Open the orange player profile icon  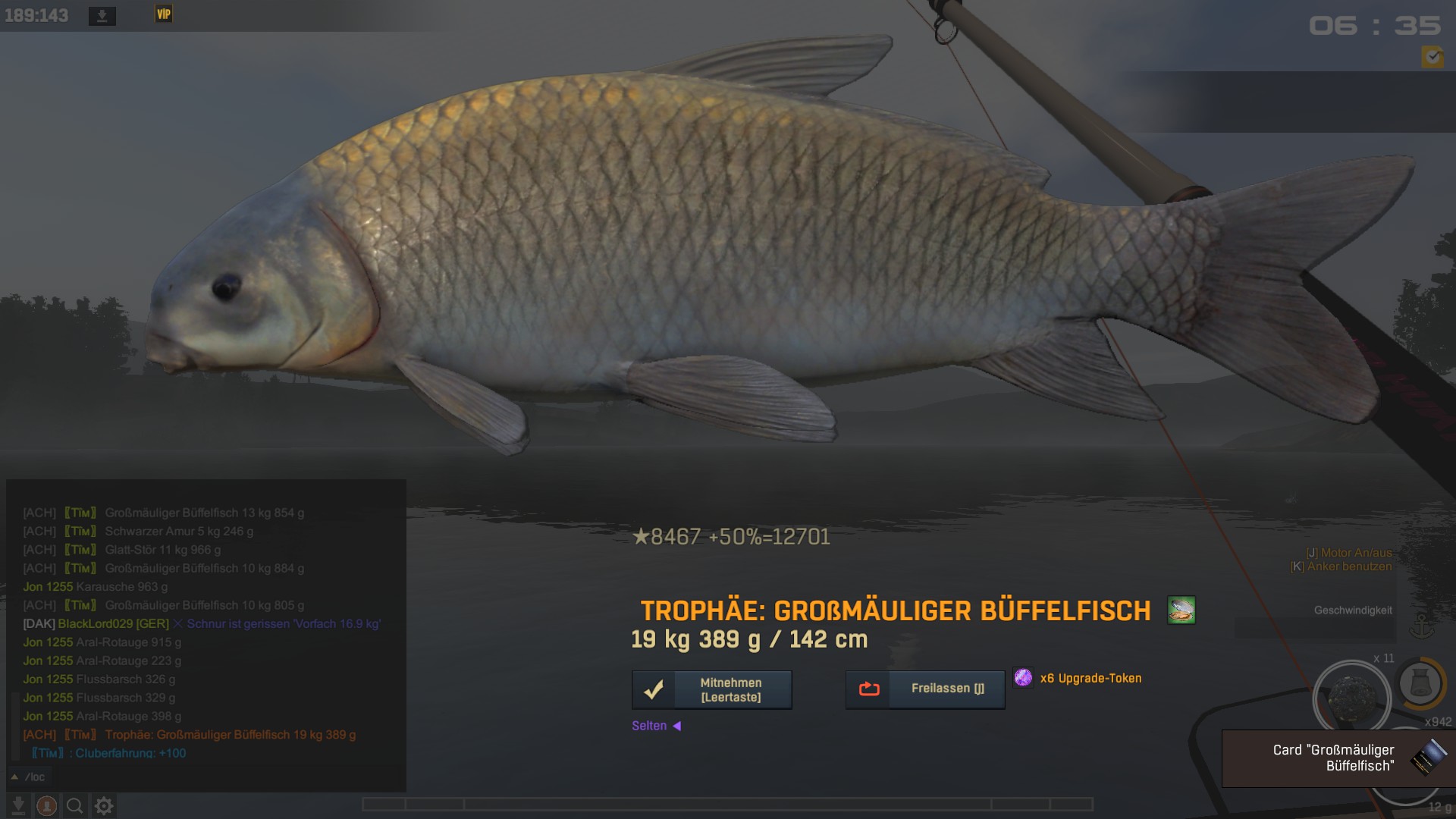(x=46, y=805)
